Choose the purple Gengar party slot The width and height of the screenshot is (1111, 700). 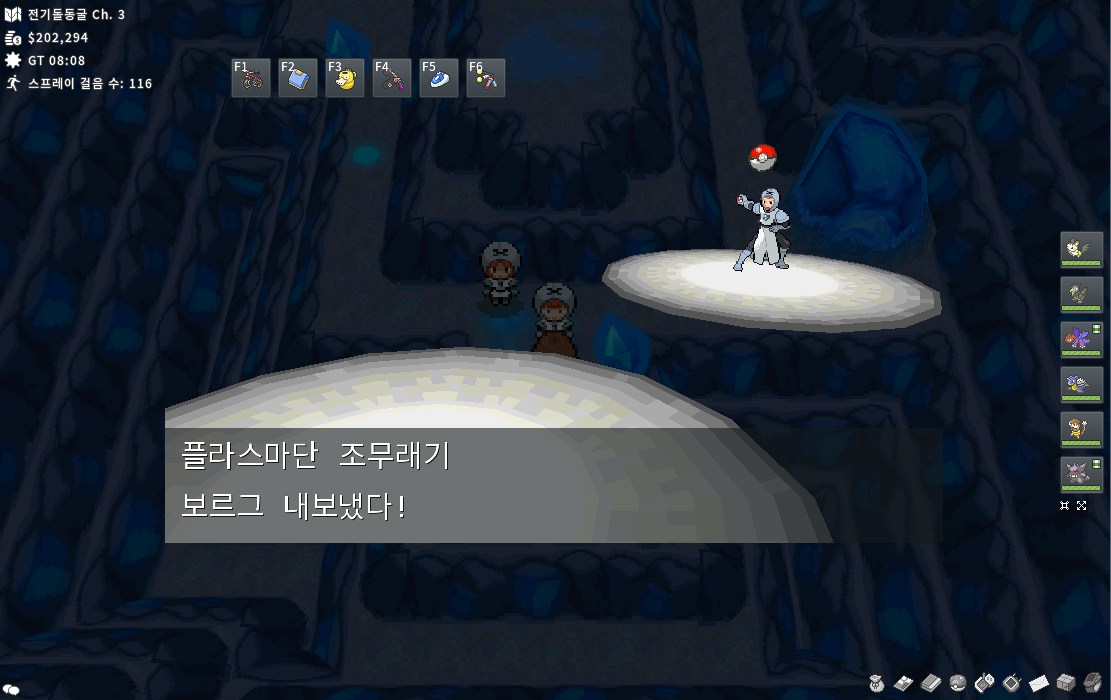(1081, 475)
